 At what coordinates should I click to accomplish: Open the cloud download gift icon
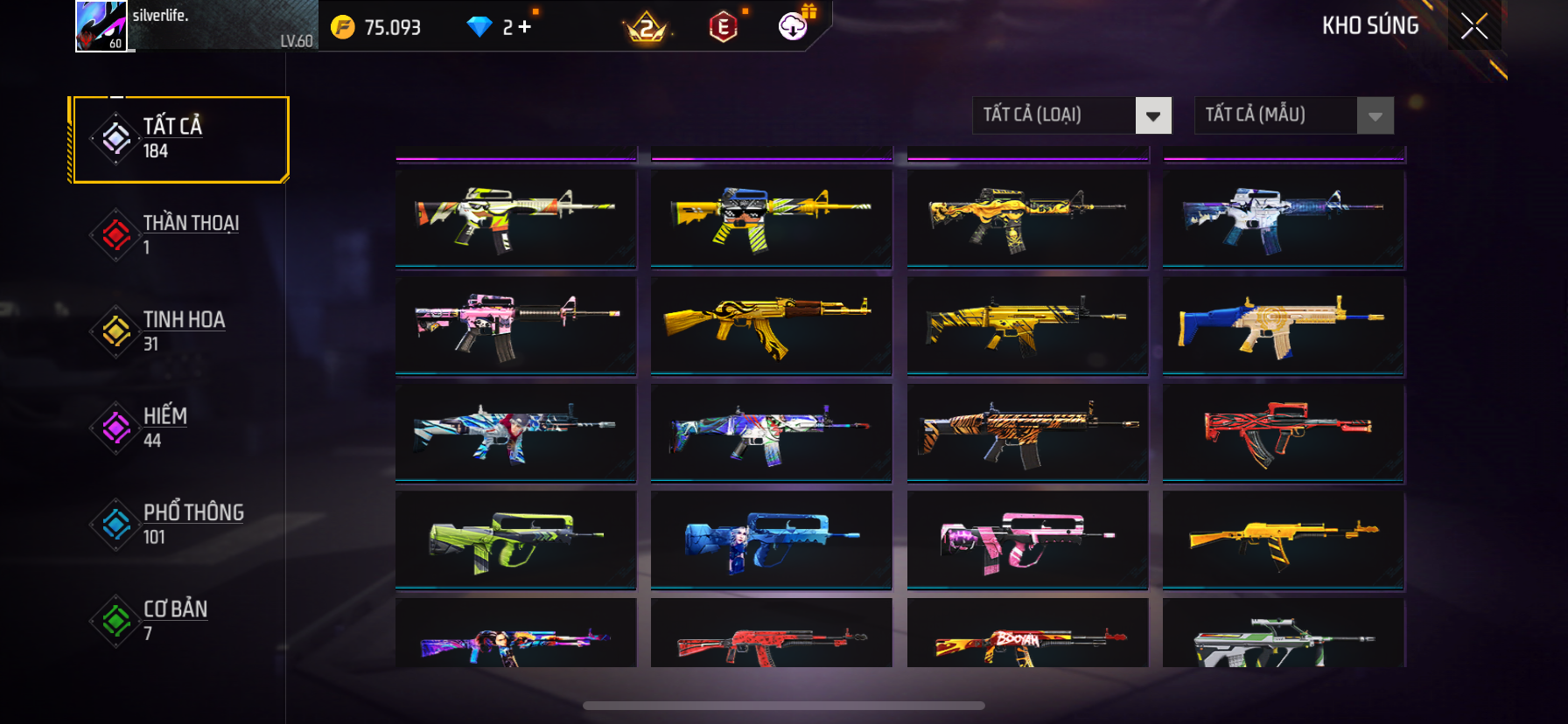793,26
